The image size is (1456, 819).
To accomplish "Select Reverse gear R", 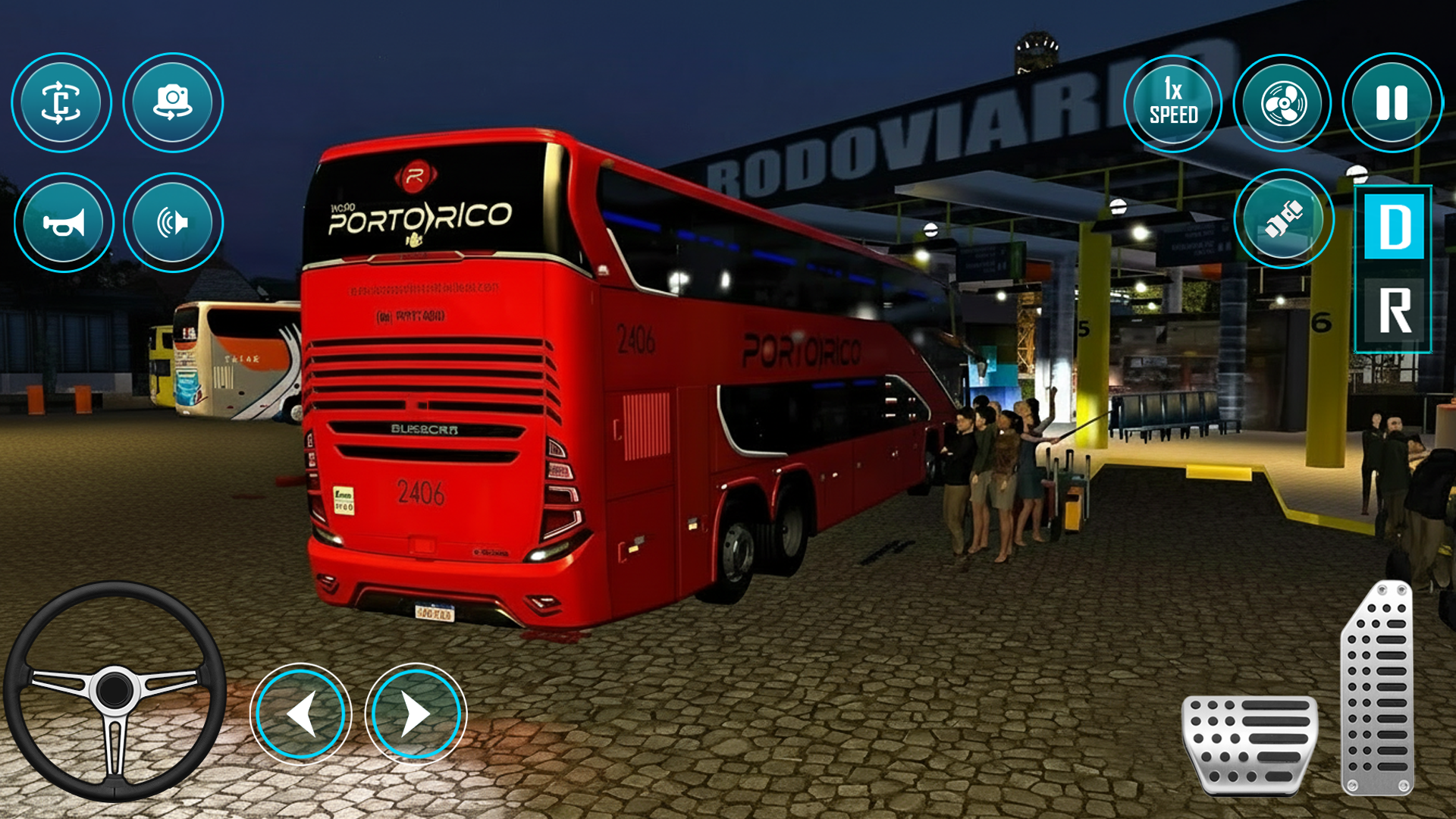I will pyautogui.click(x=1394, y=311).
